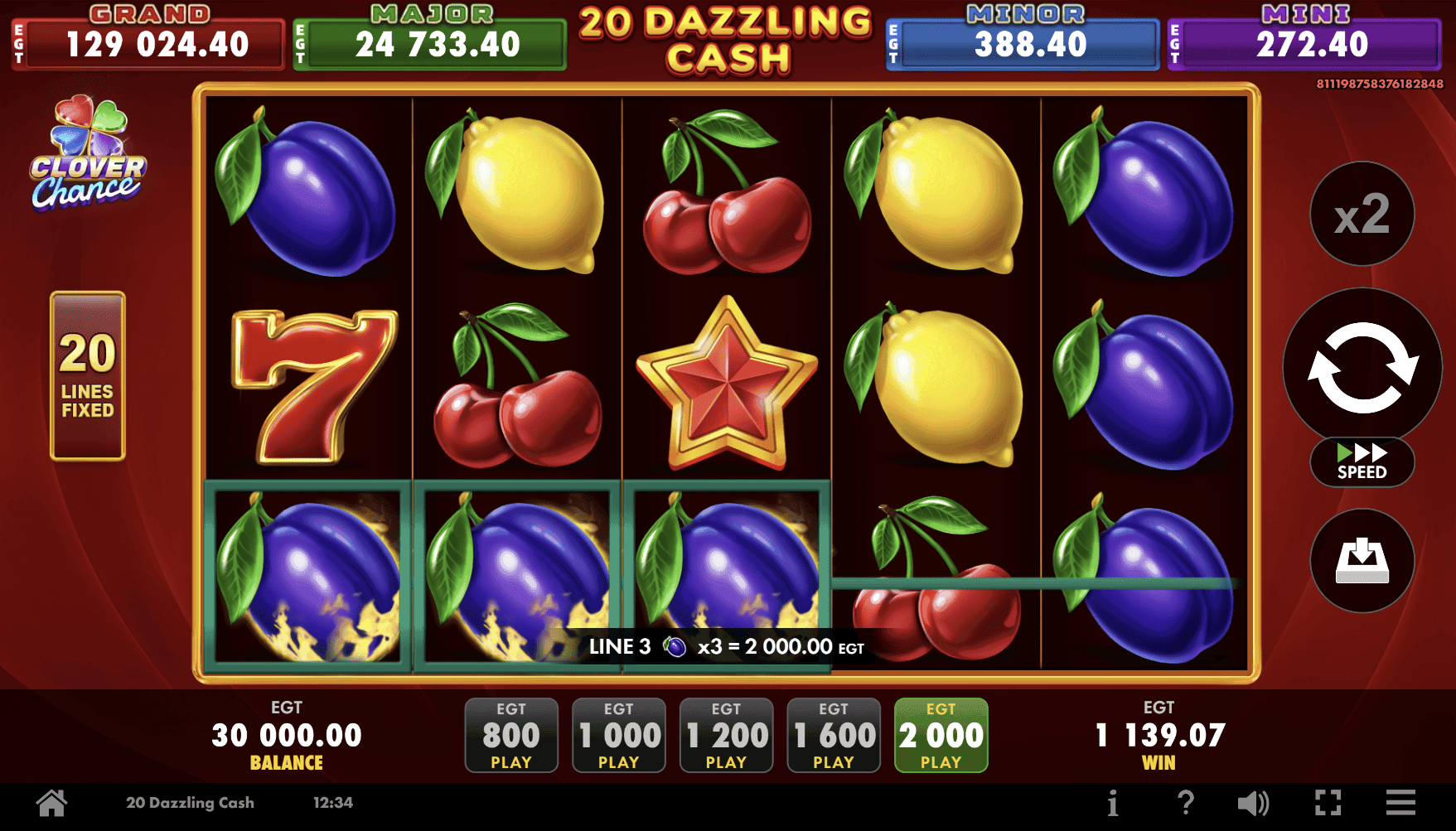Image resolution: width=1456 pixels, height=831 pixels.
Task: Open the hamburger menu
Action: [x=1400, y=802]
